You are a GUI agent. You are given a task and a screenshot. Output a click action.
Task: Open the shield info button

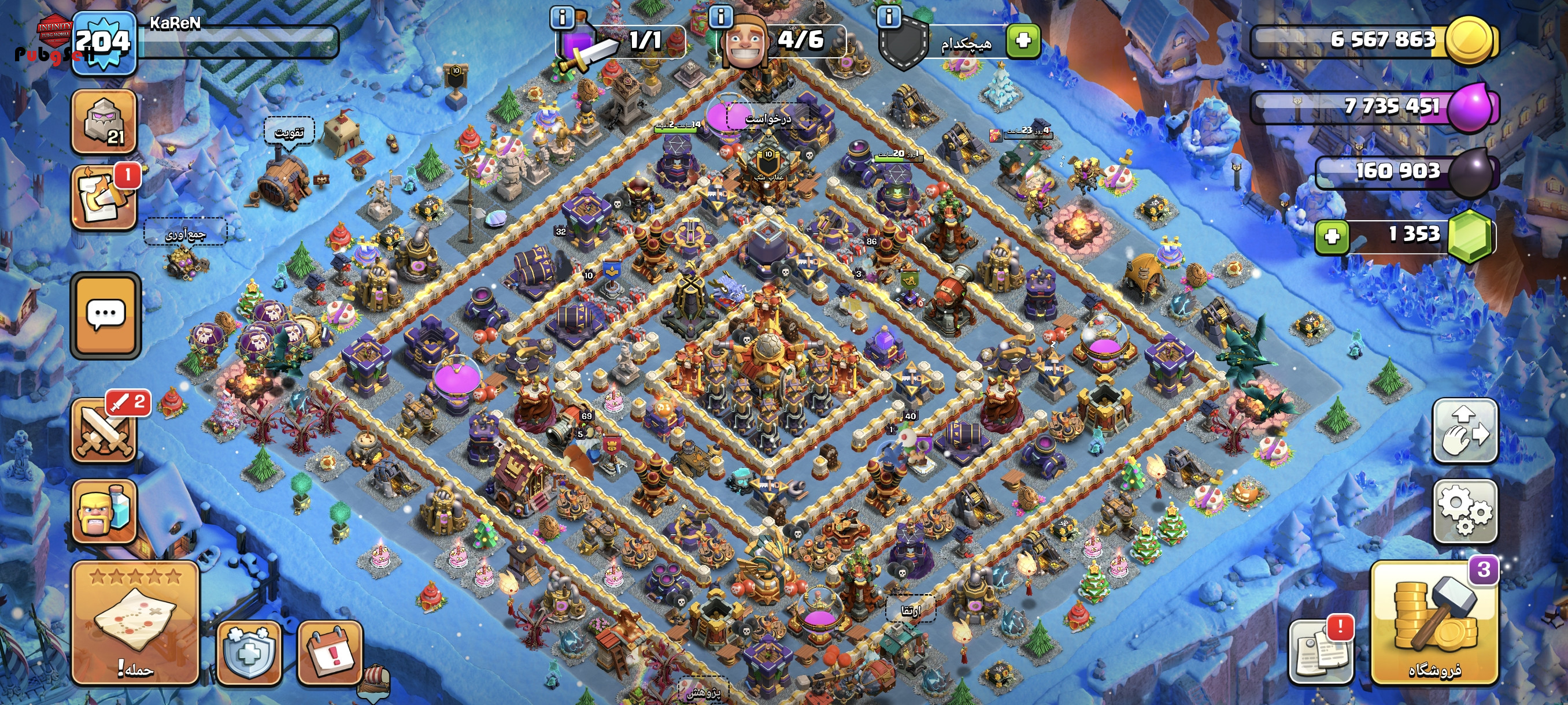888,16
